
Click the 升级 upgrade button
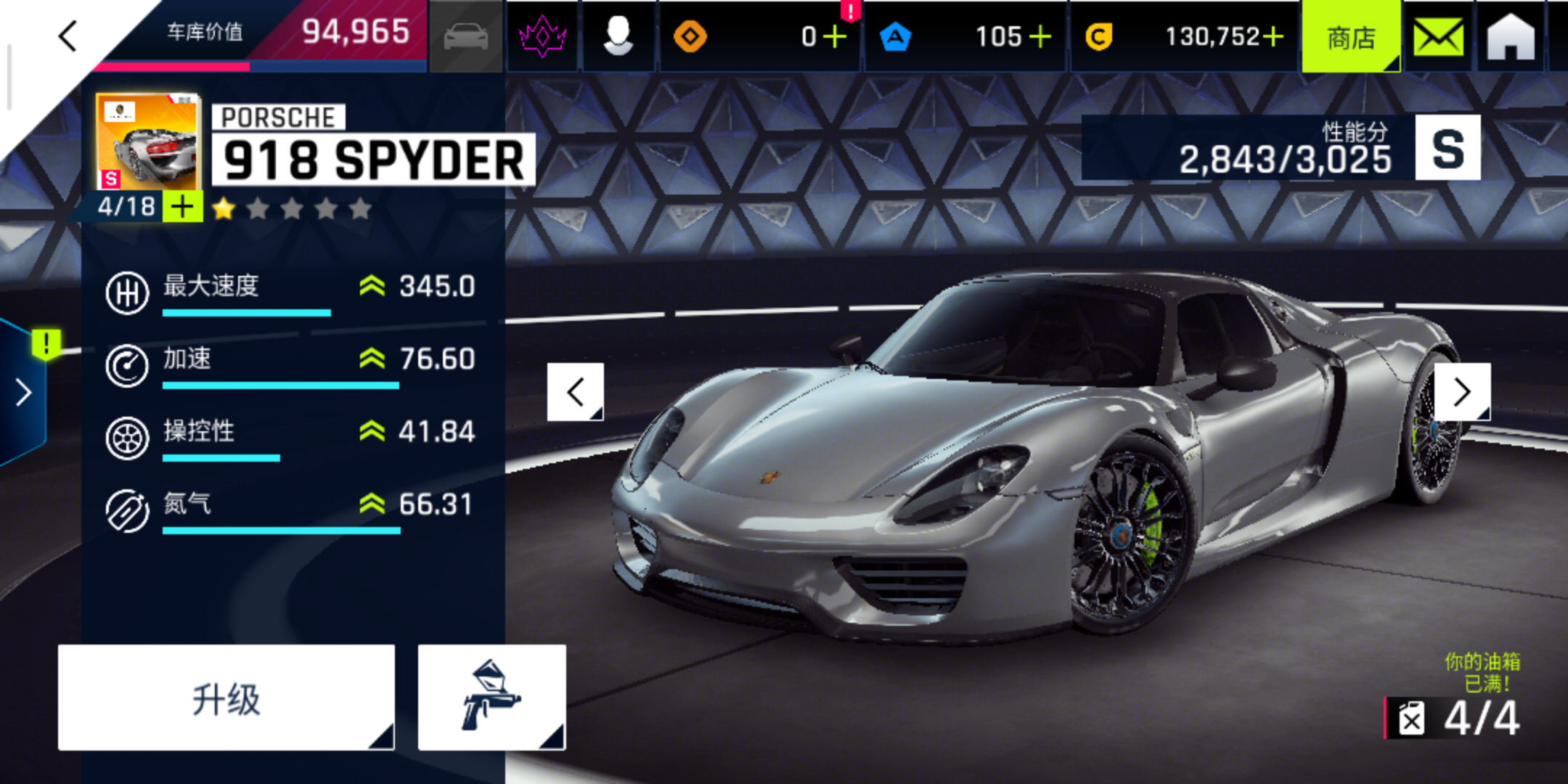(226, 698)
